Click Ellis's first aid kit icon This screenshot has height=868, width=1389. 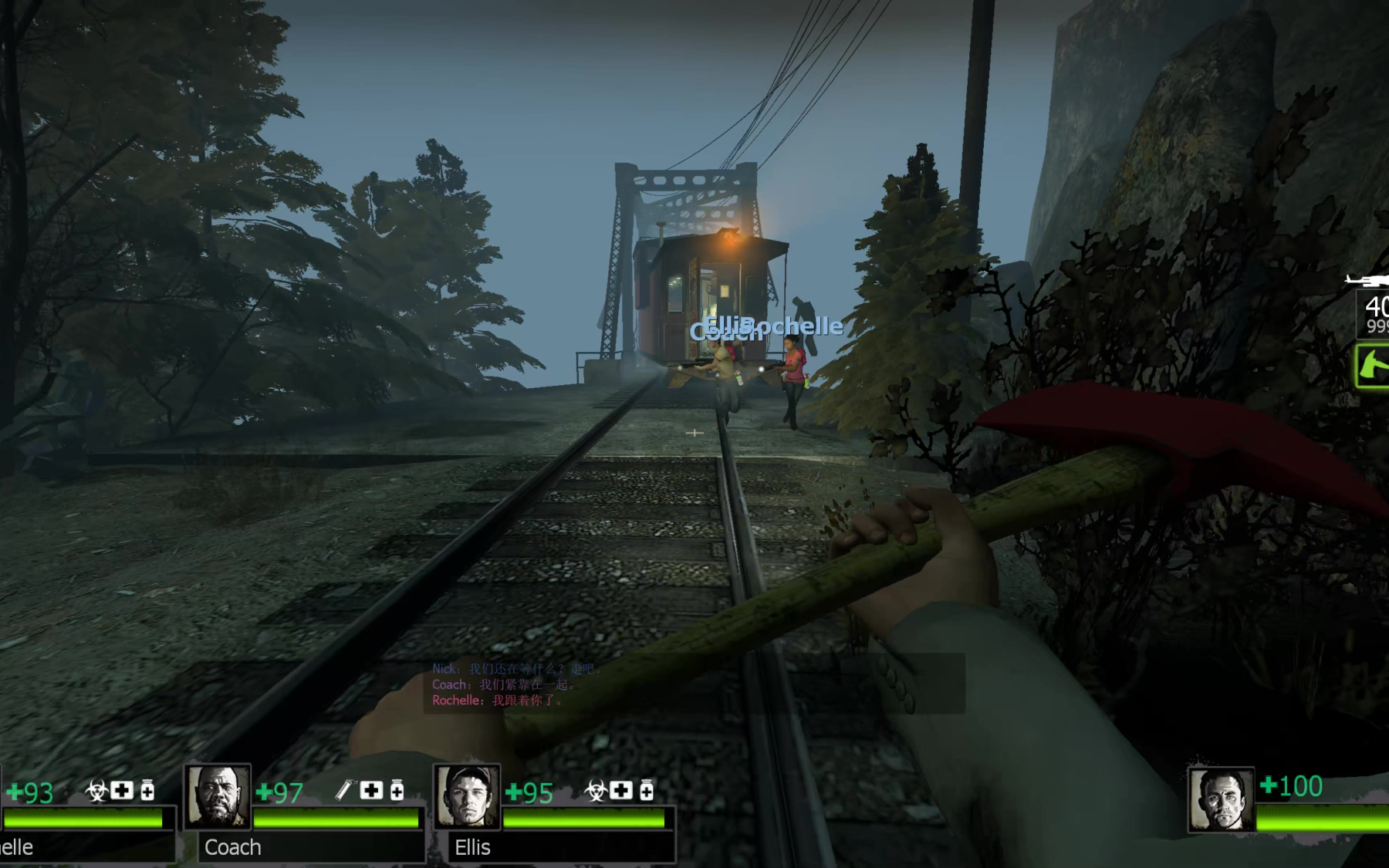621,790
